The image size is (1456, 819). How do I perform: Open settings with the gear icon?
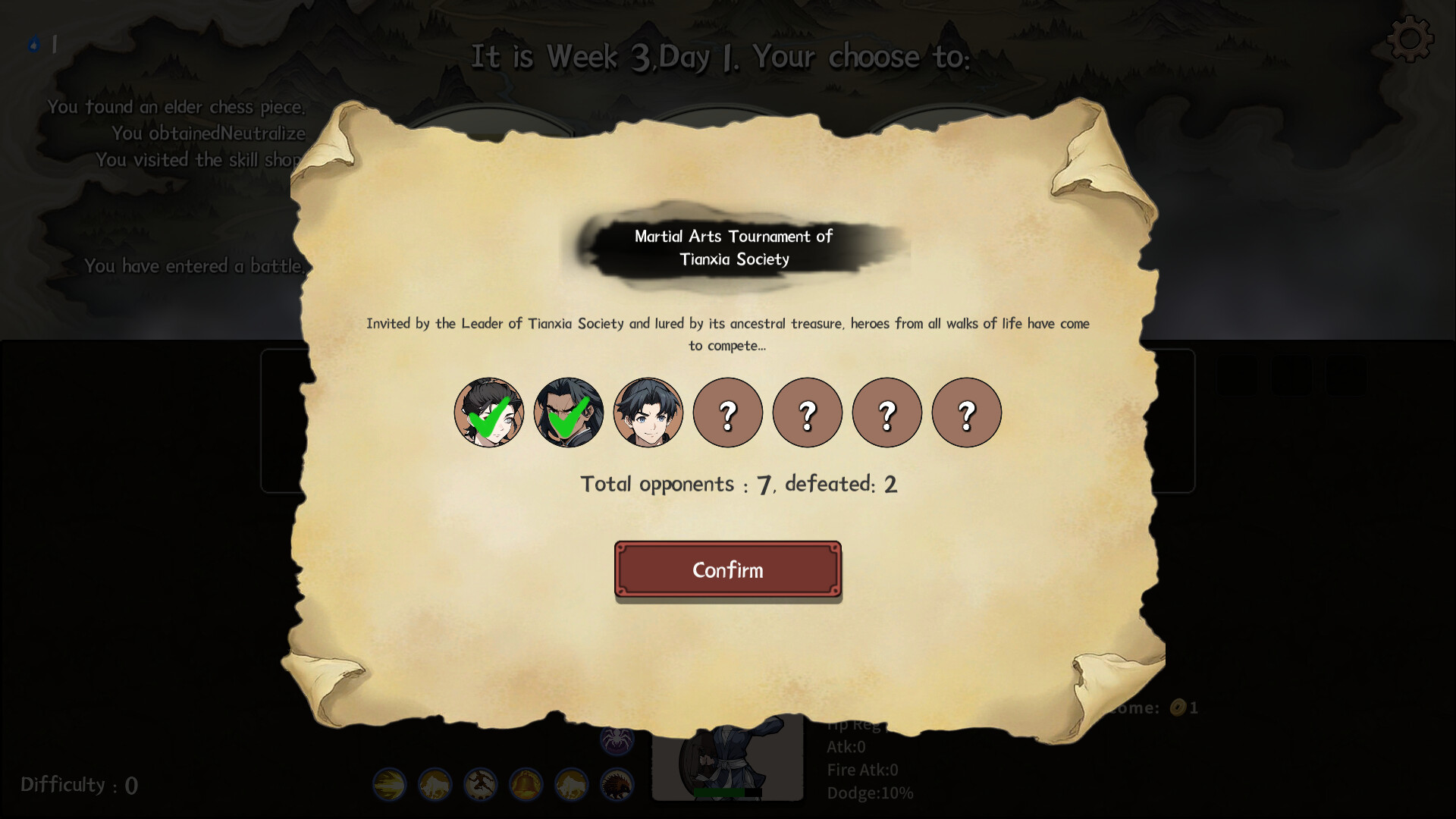coord(1410,39)
